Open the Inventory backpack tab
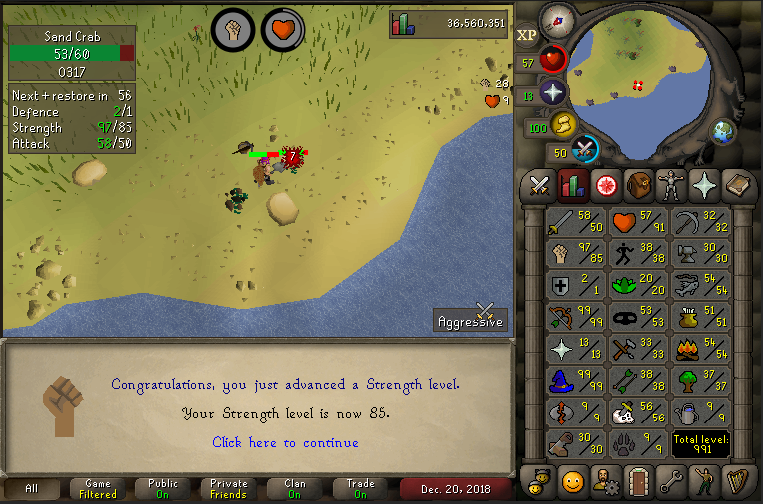Image resolution: width=763 pixels, height=504 pixels. 638,185
